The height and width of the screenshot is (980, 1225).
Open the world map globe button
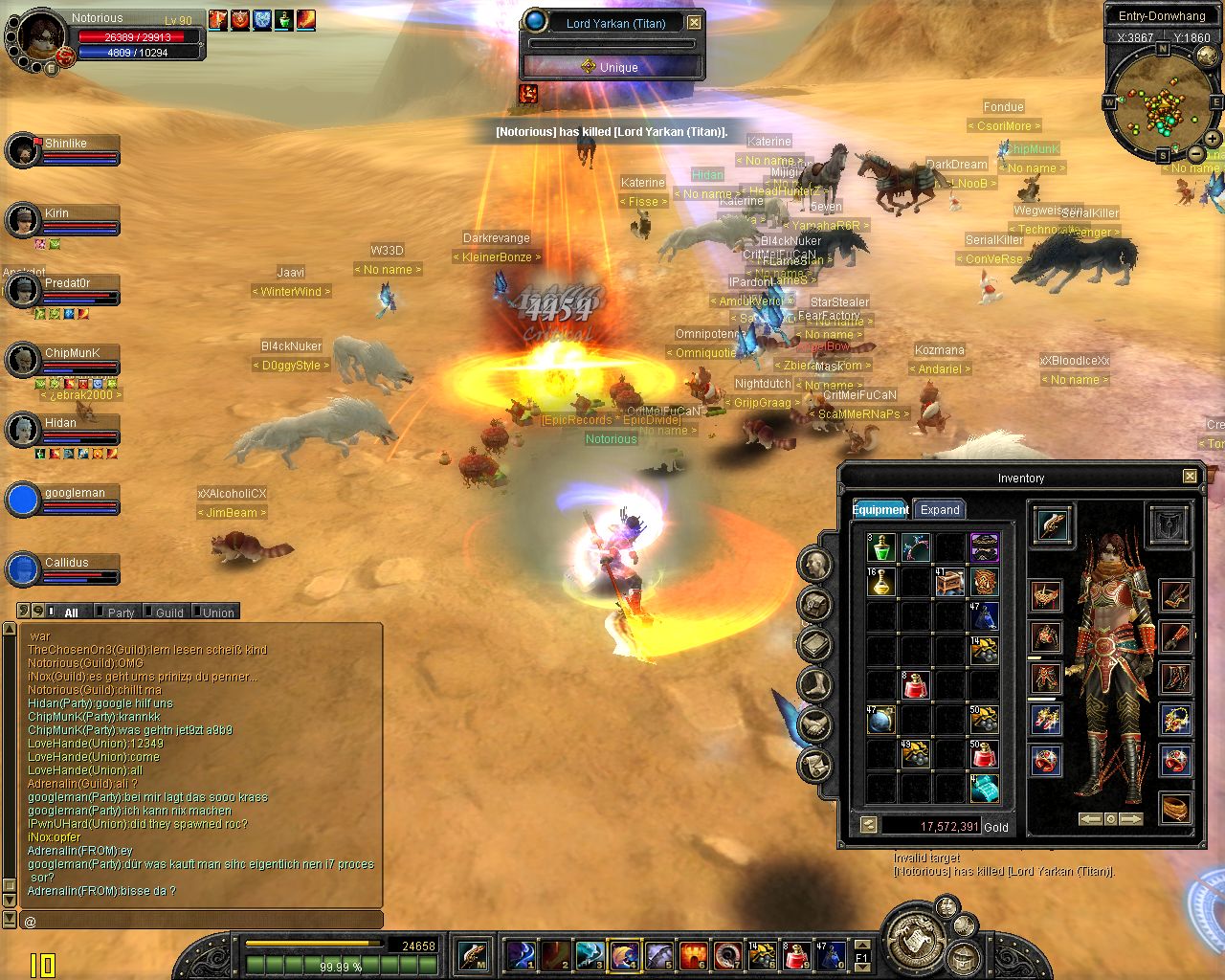(x=1208, y=56)
